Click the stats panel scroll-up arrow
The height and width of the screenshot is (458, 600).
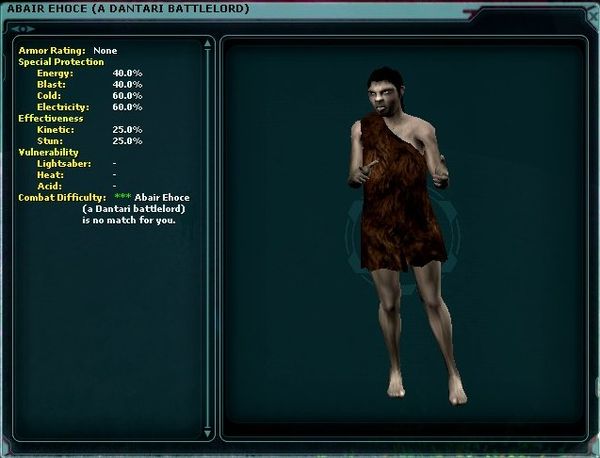tap(207, 44)
